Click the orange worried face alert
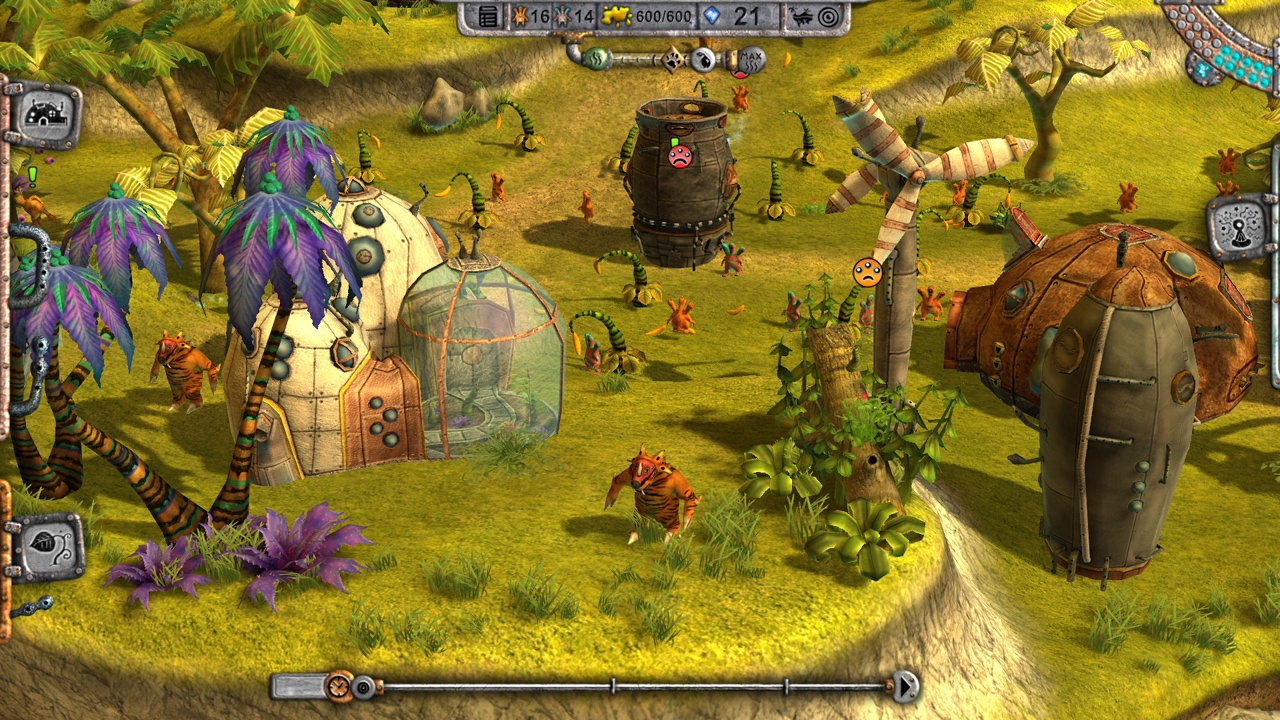The width and height of the screenshot is (1280, 720). pyautogui.click(x=867, y=272)
